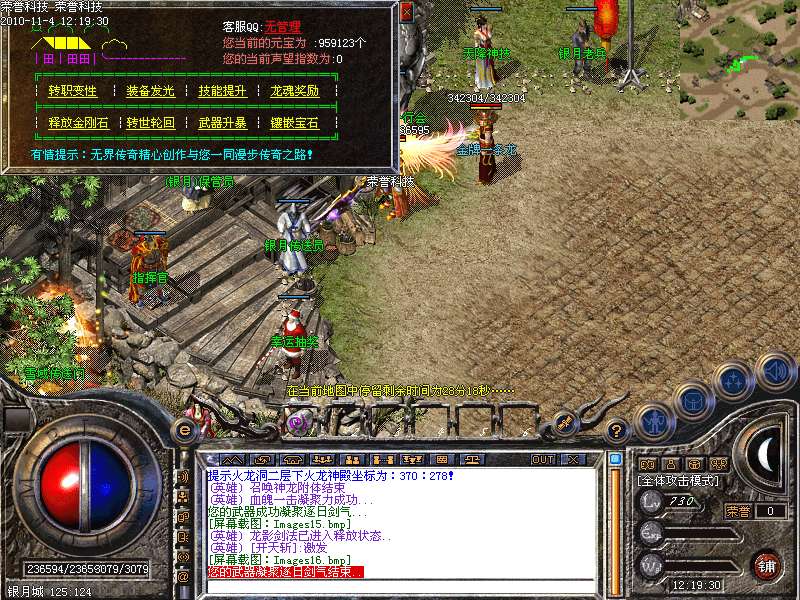The image size is (800, 600).
Task: Click the round 'e' button left of chat
Action: [184, 430]
